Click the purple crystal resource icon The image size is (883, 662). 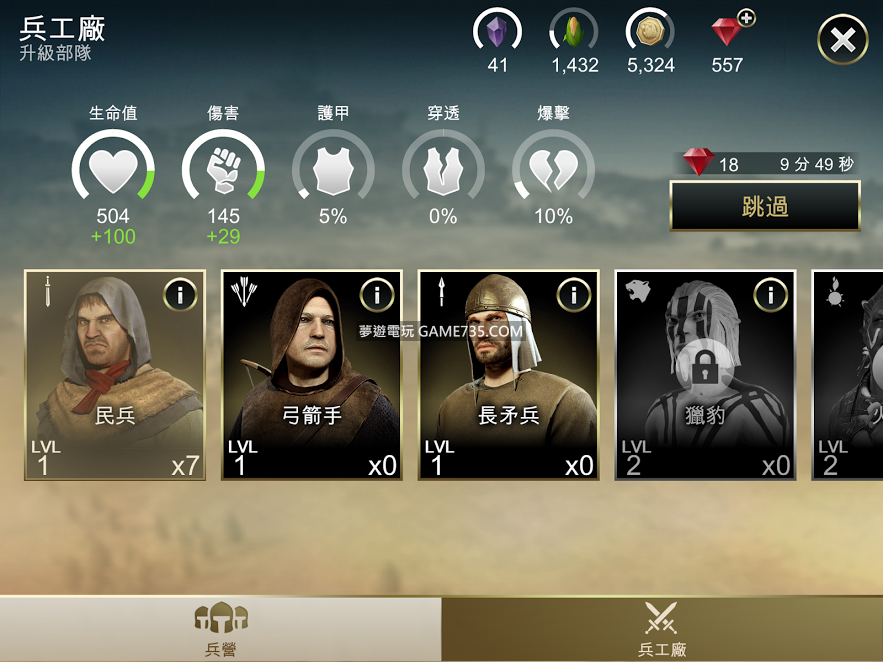[497, 33]
